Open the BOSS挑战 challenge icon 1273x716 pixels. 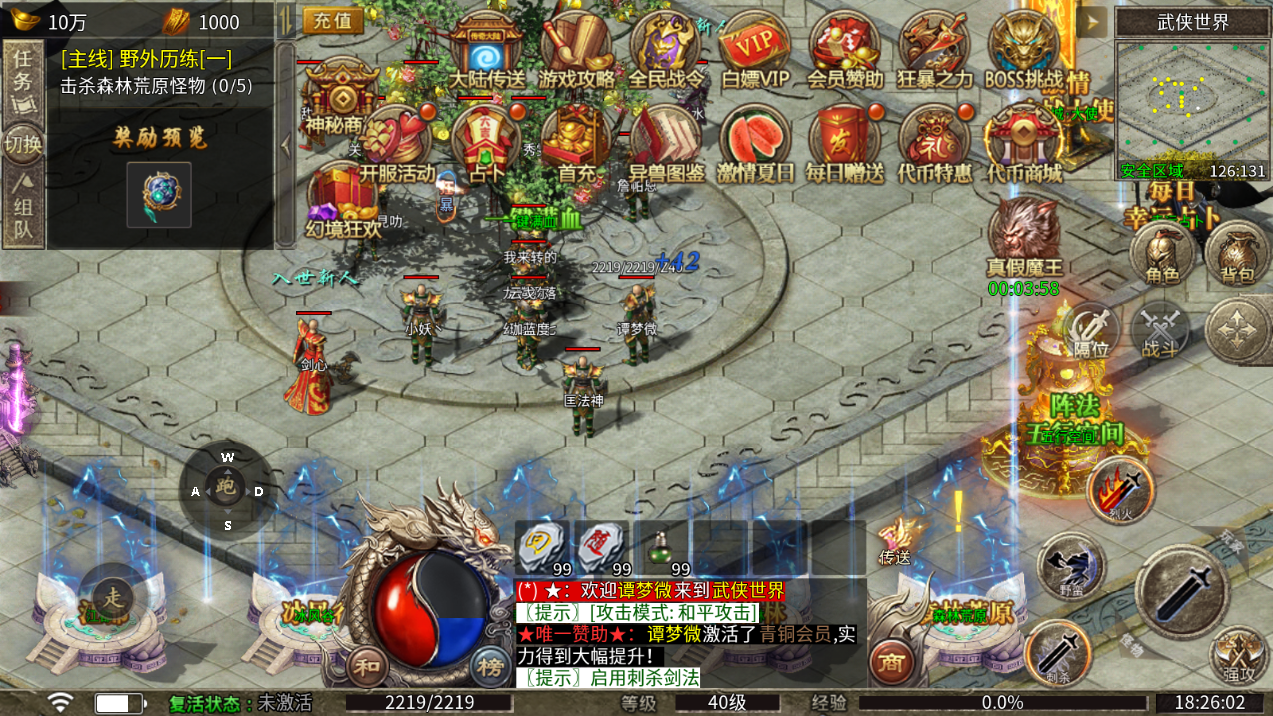click(x=1023, y=49)
